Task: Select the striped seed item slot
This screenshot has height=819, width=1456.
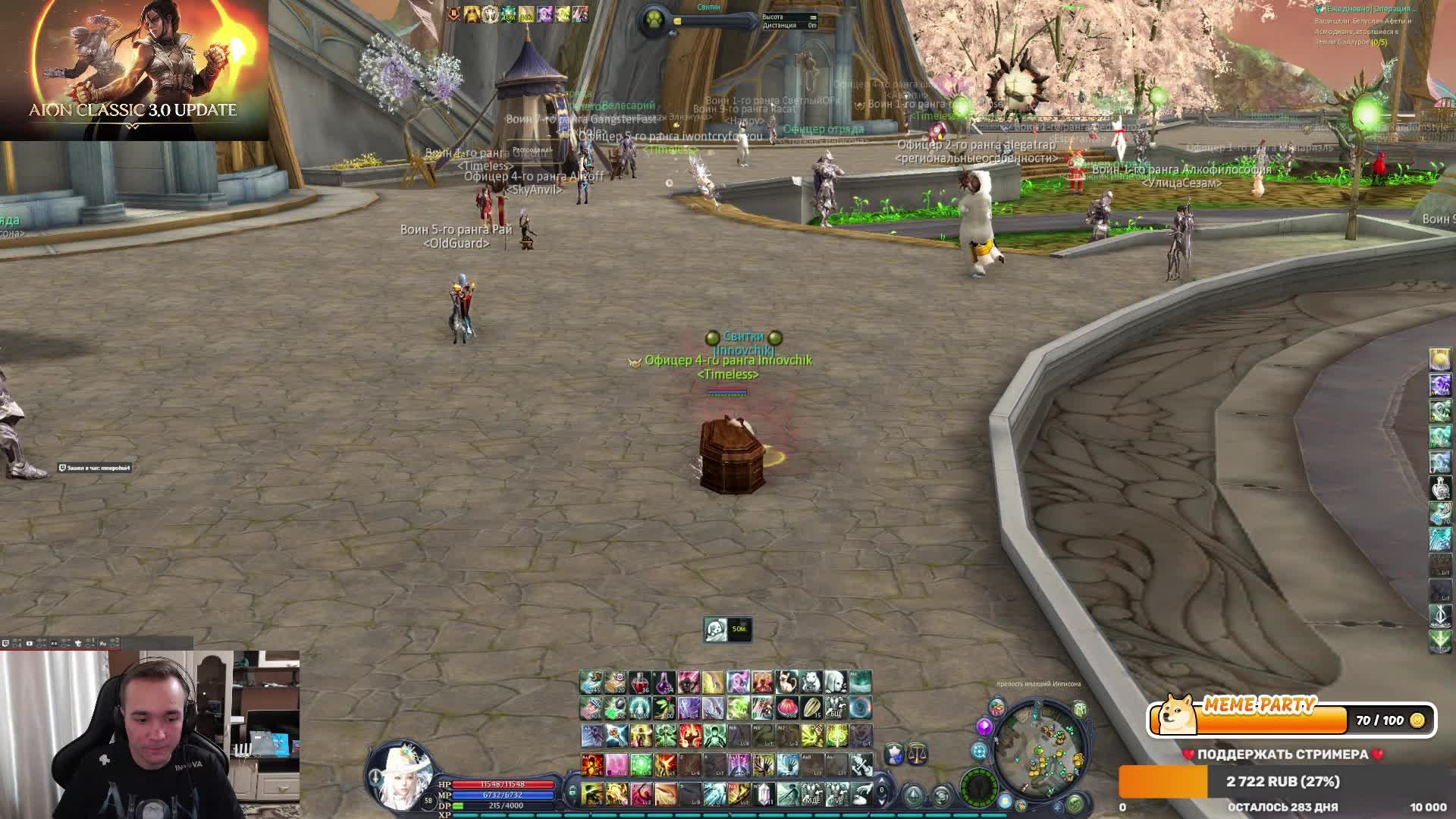Action: click(811, 708)
